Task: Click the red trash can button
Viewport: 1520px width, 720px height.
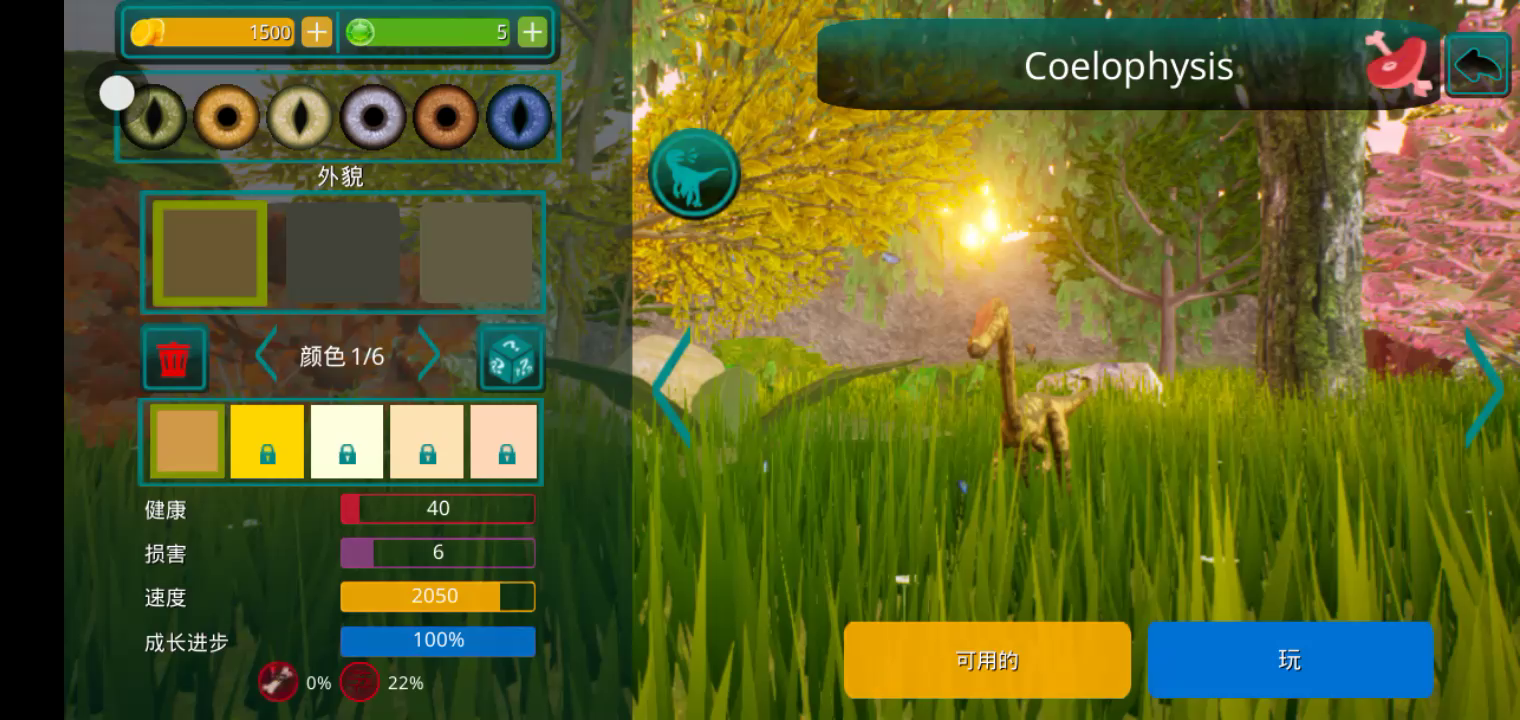Action: (175, 357)
